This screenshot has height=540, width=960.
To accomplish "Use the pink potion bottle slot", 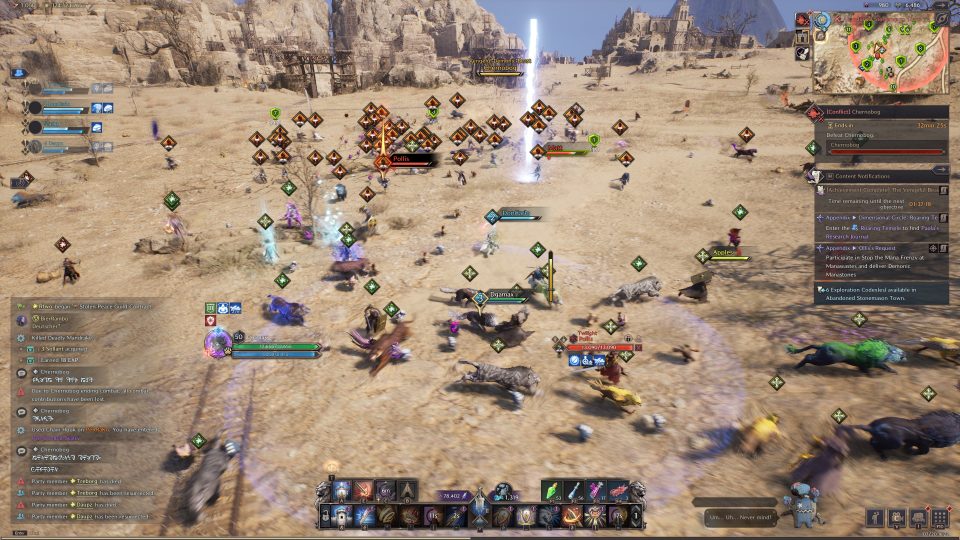I will (597, 490).
